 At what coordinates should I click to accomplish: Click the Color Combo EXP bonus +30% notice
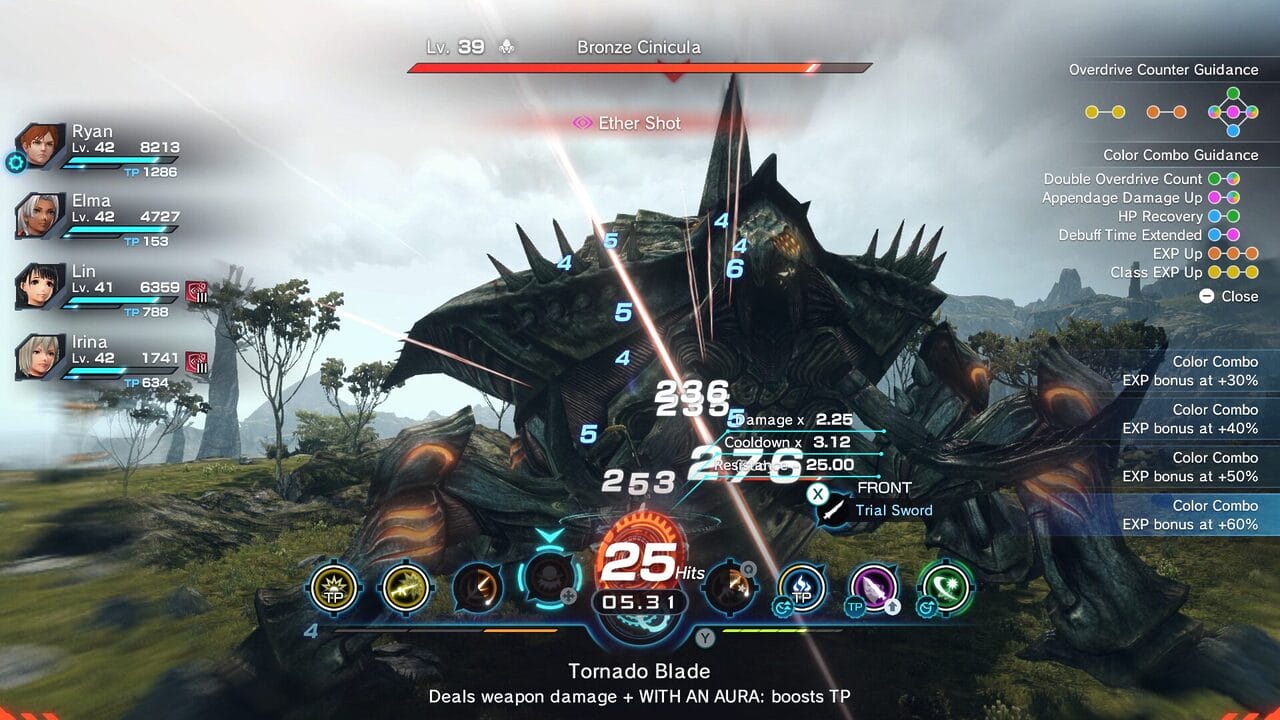[1188, 371]
